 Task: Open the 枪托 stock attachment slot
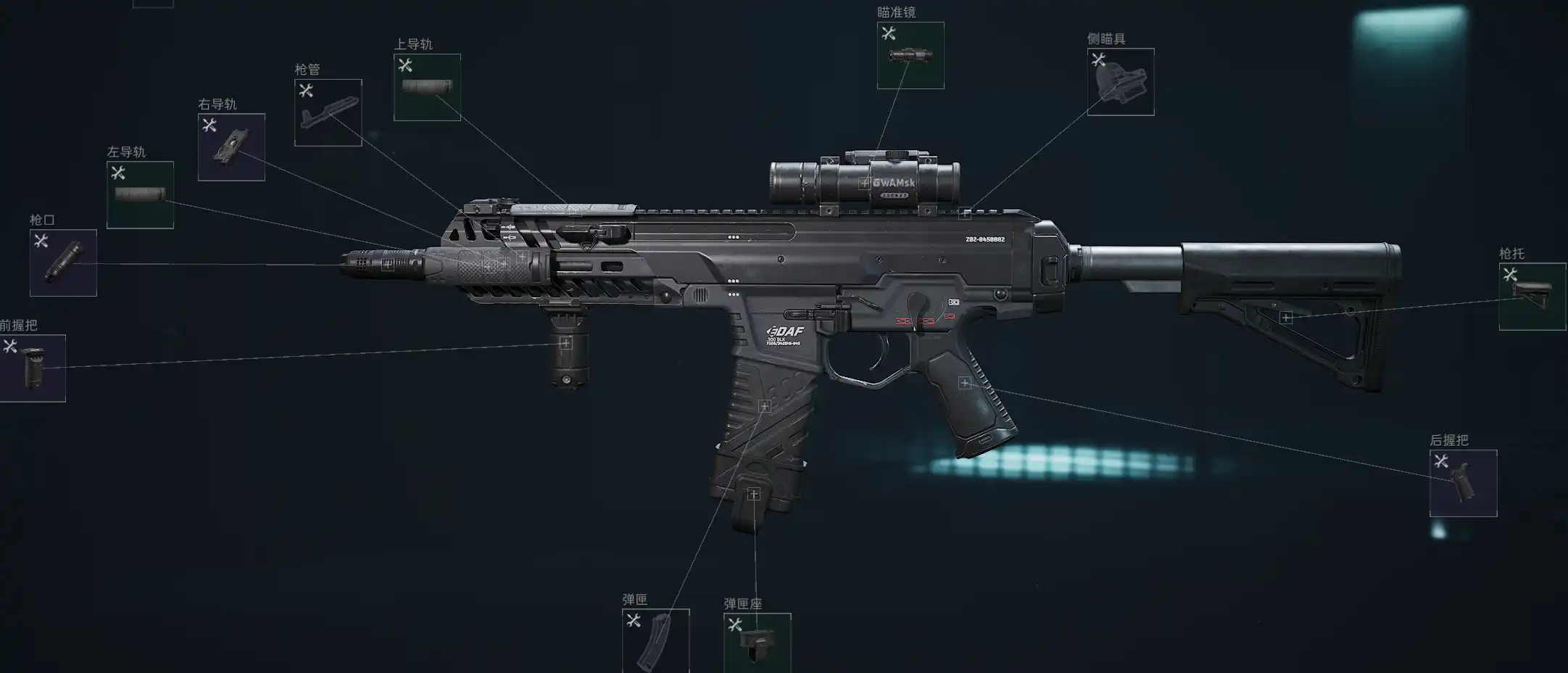click(x=1532, y=297)
